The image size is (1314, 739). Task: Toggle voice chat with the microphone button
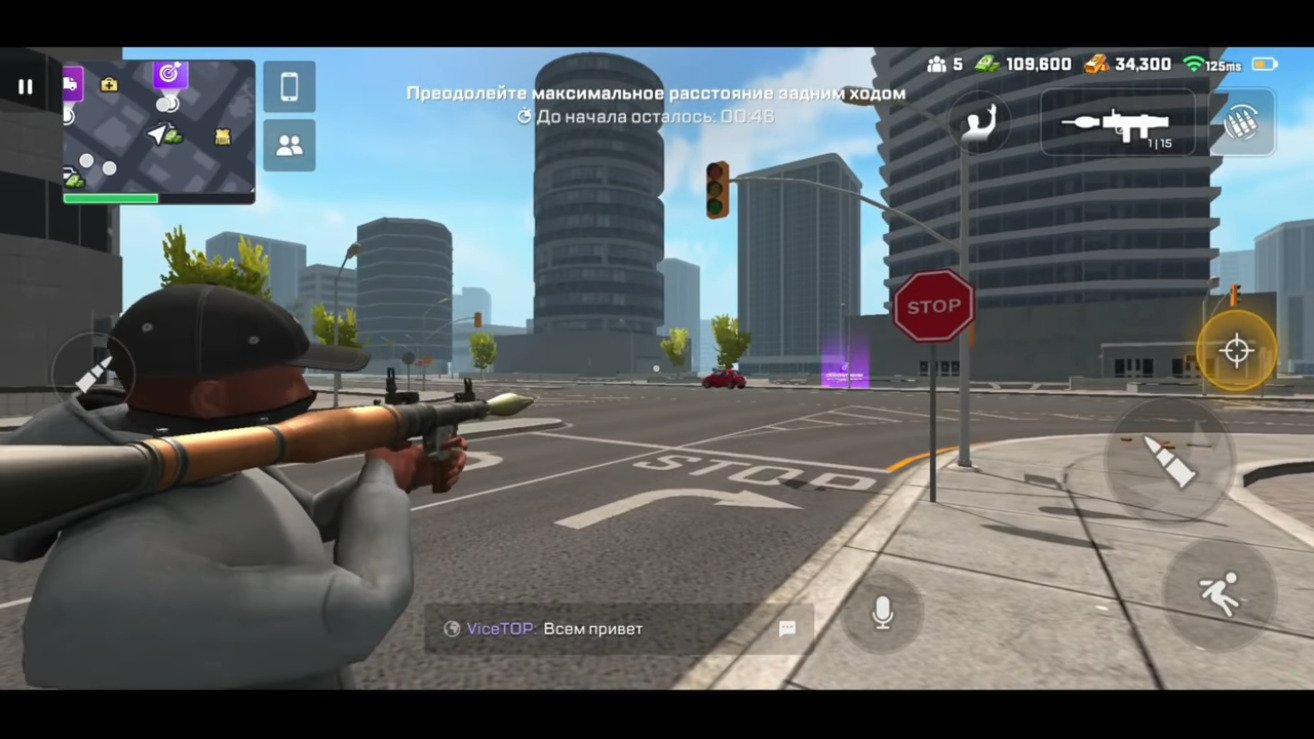click(881, 614)
